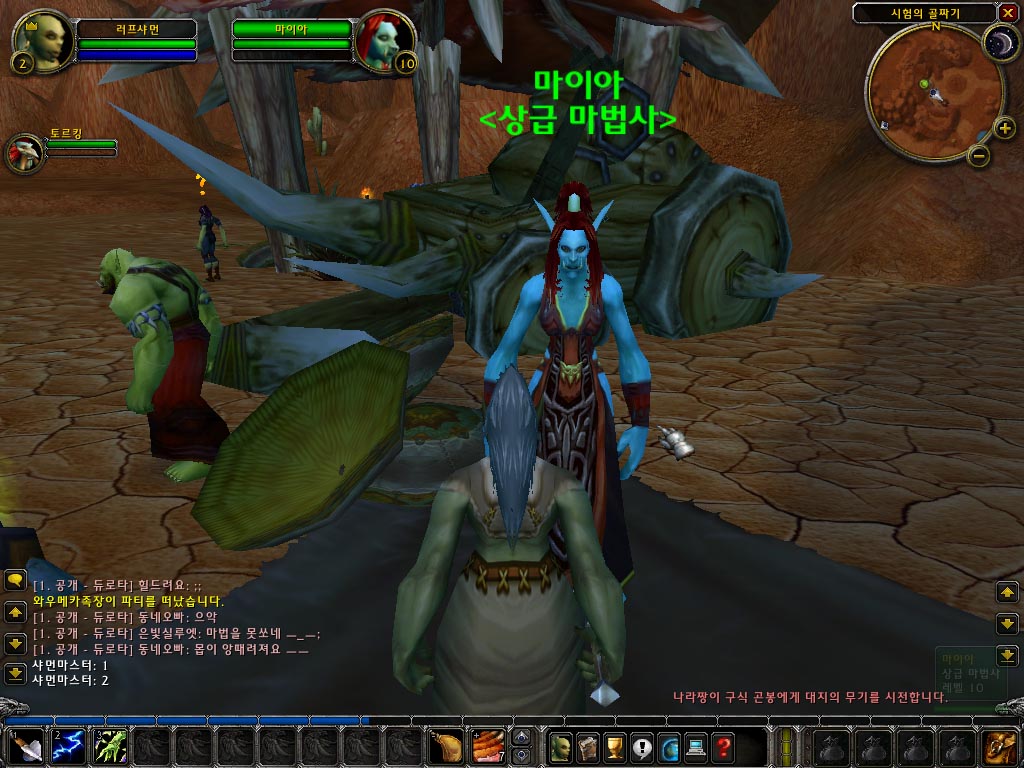Zoom out the minimap
This screenshot has height=768, width=1024.
(x=980, y=155)
